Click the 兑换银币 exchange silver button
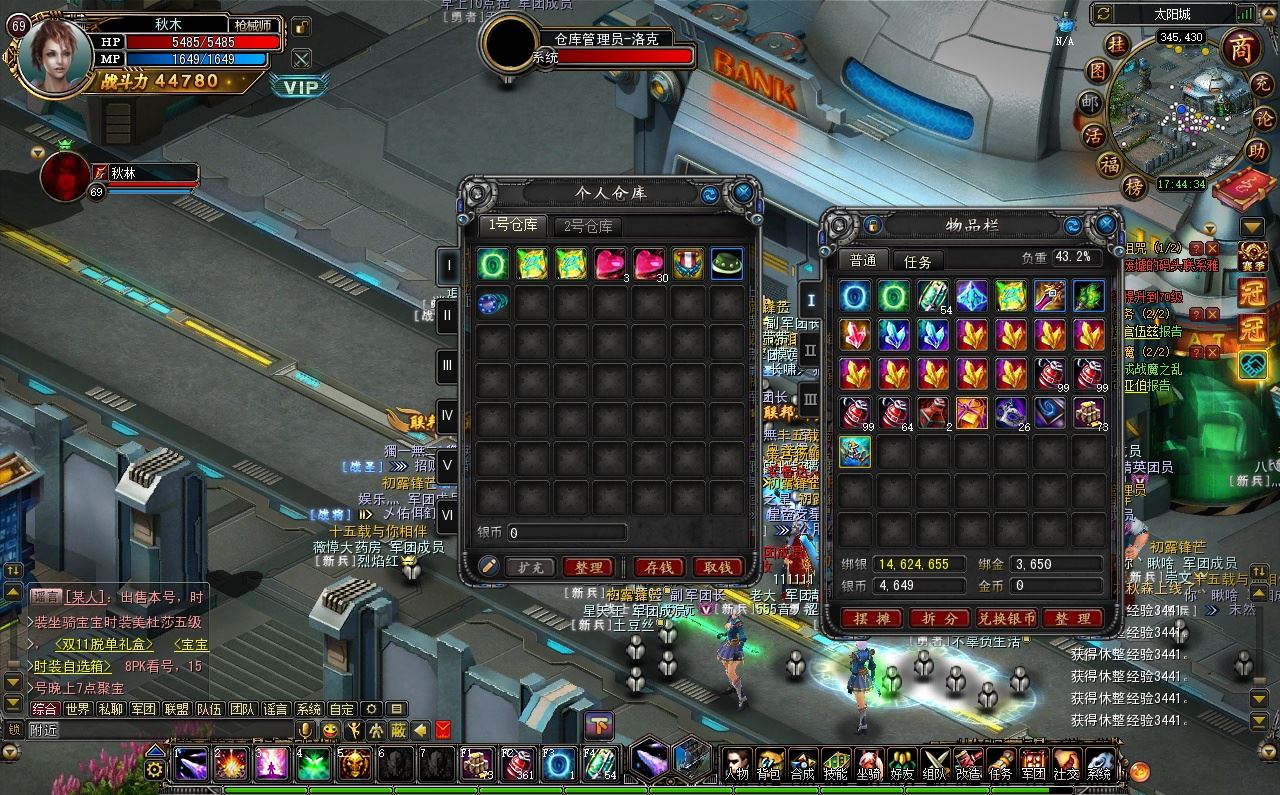 [1006, 618]
